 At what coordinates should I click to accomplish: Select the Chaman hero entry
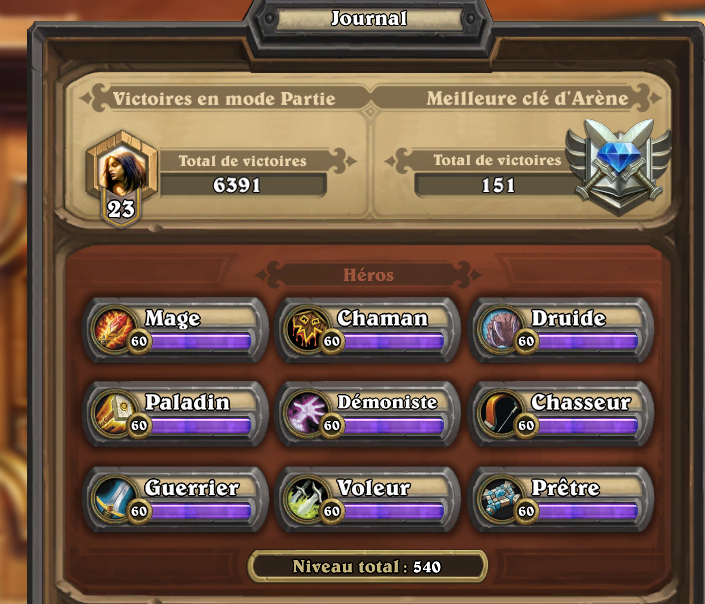369,329
